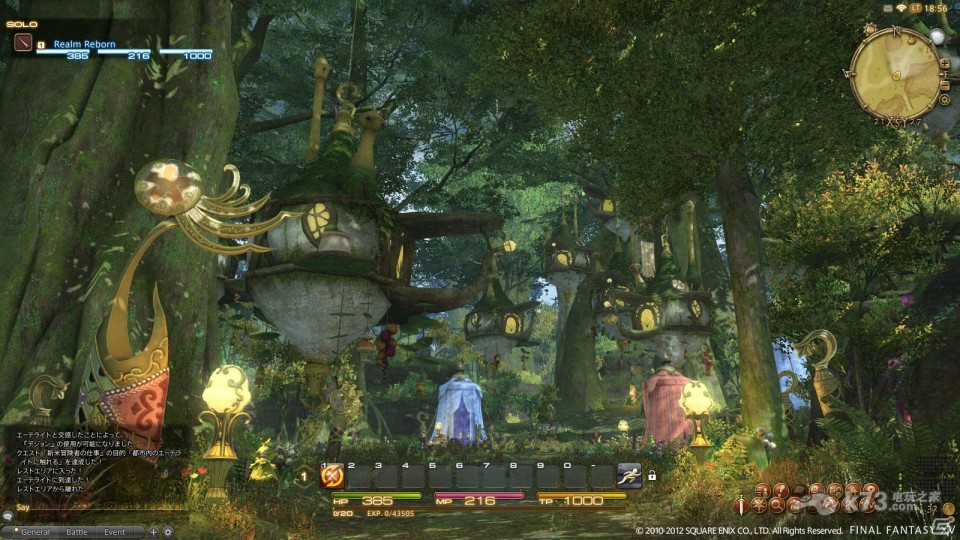This screenshot has height=540, width=960.
Task: Switch to the Battle chat tab
Action: click(77, 532)
